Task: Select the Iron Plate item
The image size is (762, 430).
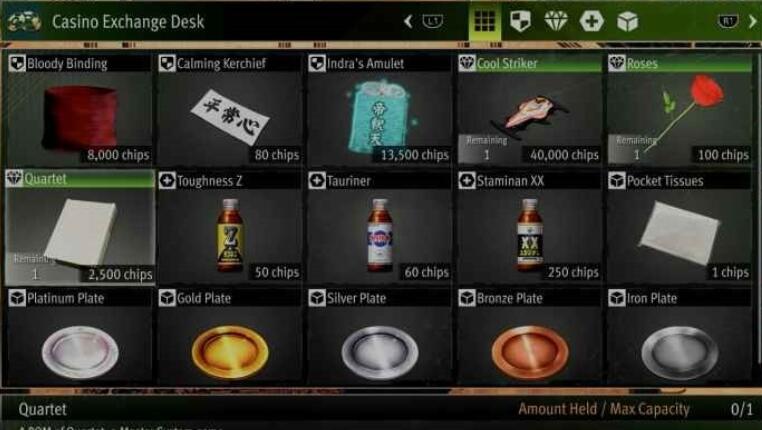Action: tap(679, 340)
